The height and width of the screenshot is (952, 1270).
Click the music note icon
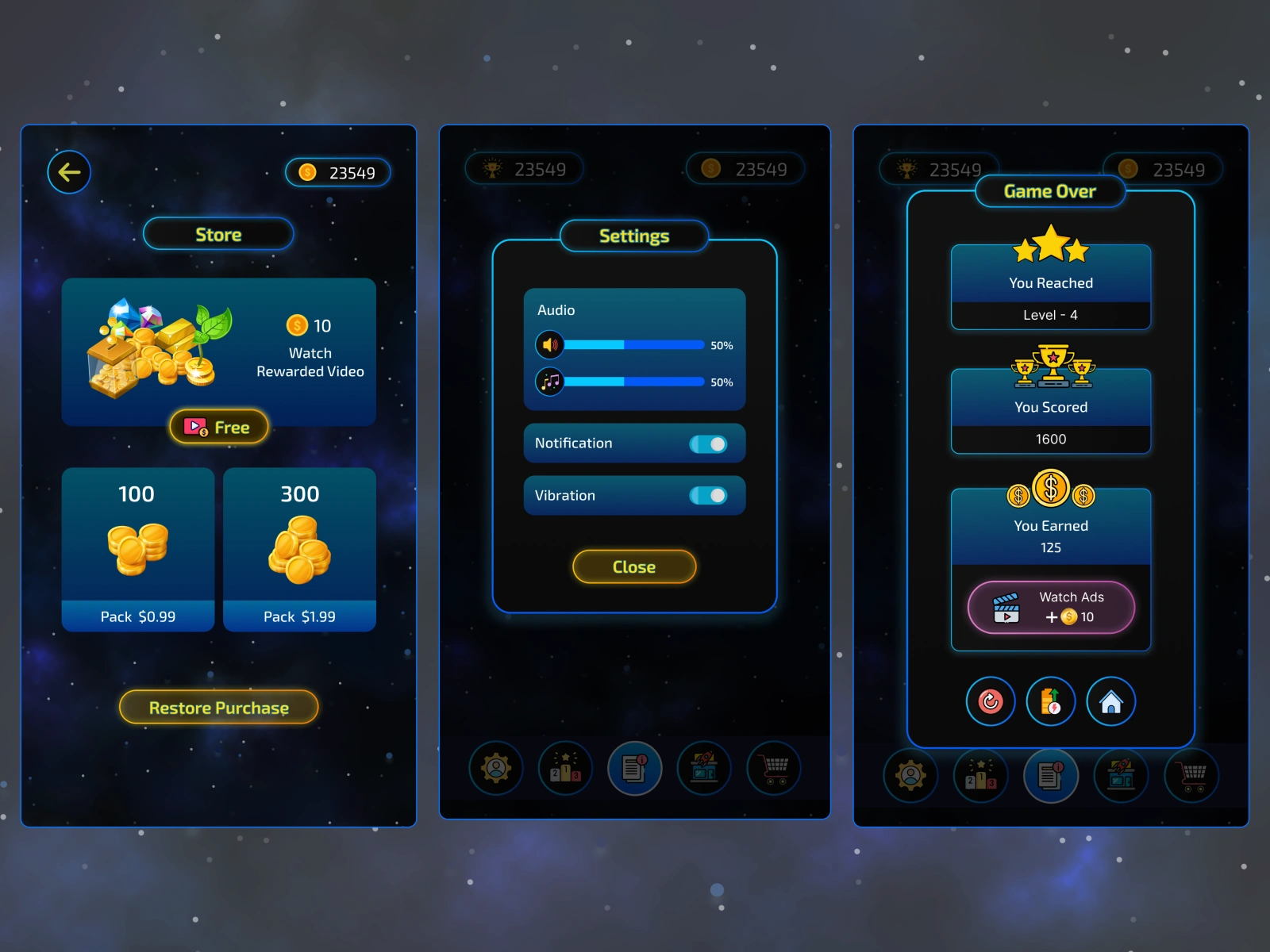pos(549,382)
